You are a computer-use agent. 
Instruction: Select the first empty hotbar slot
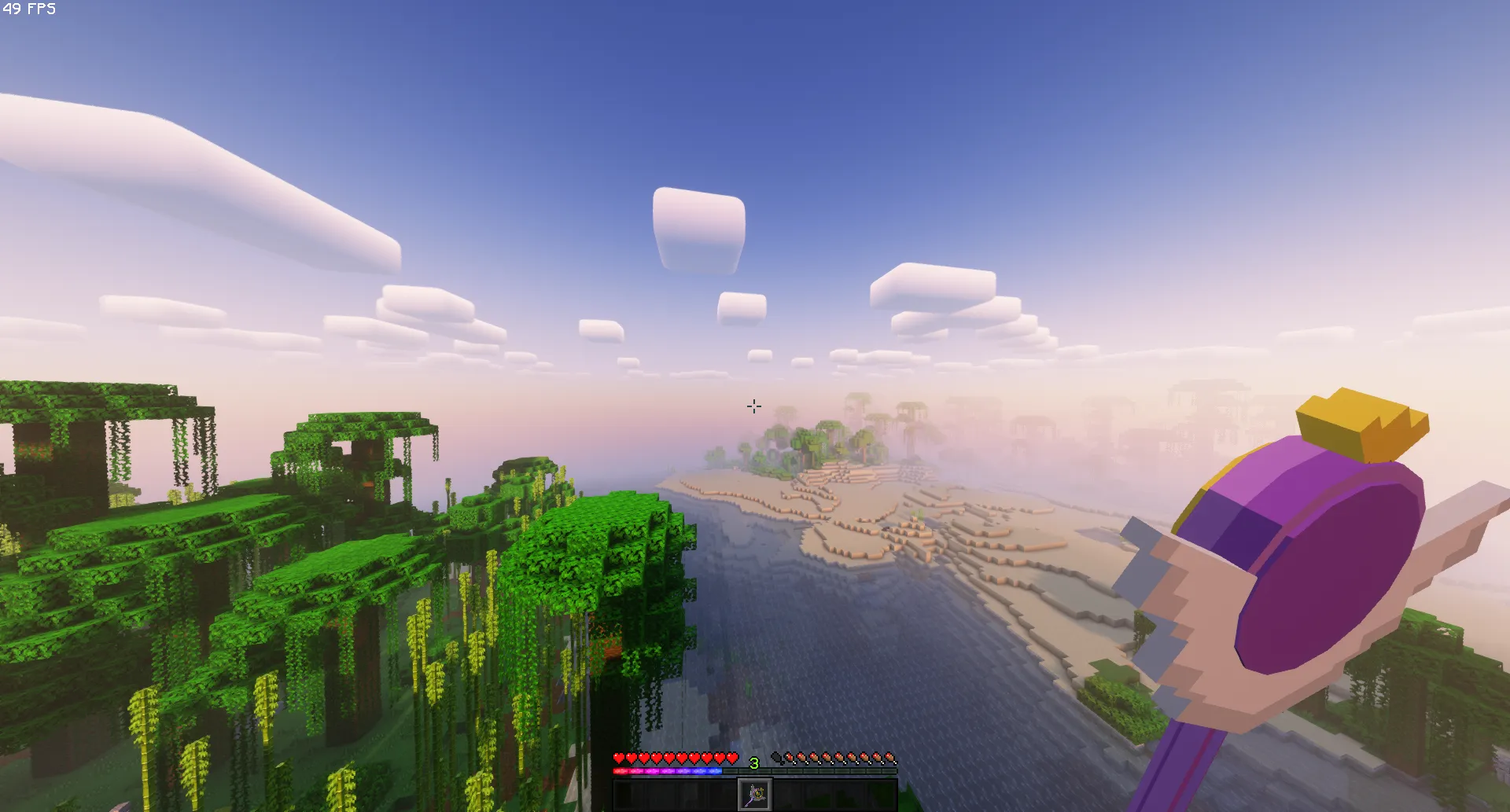click(x=629, y=794)
